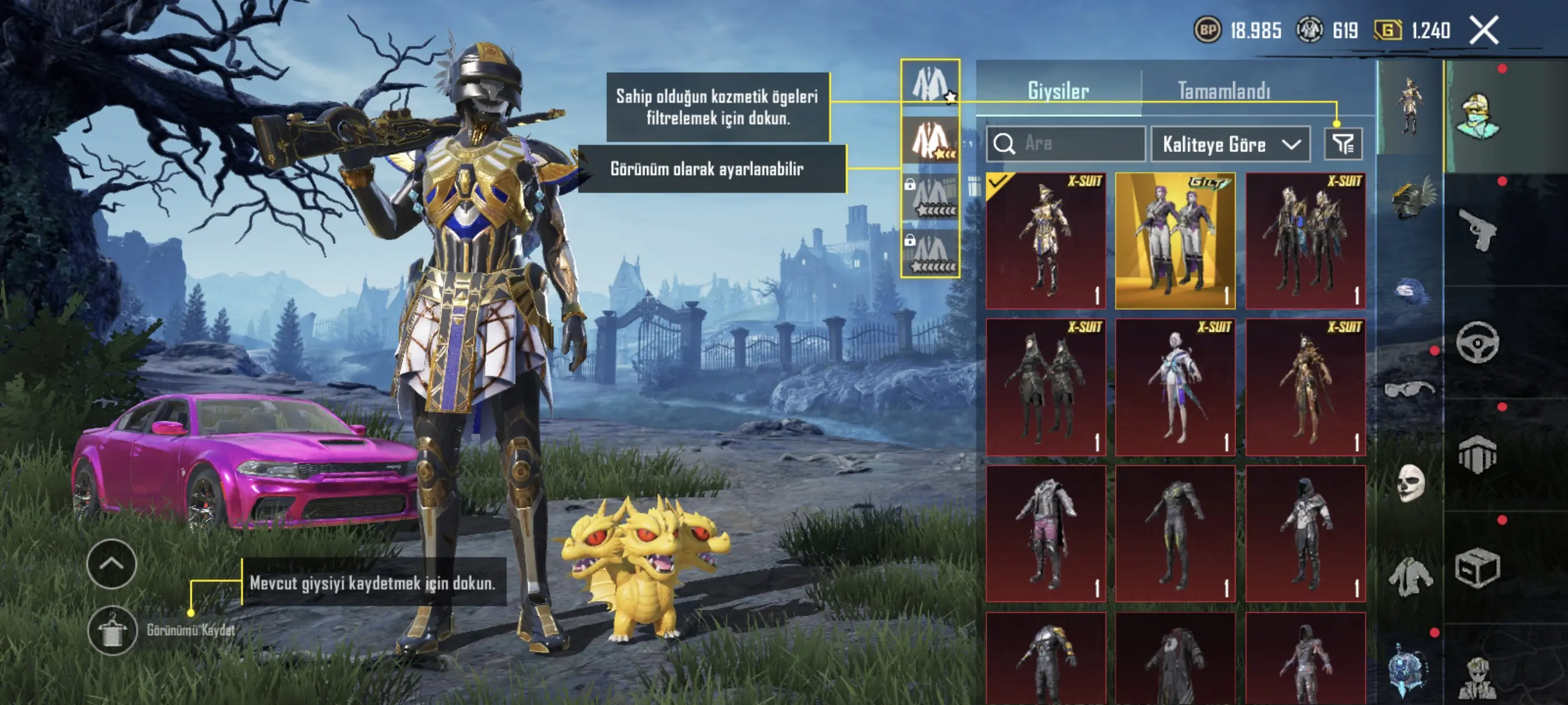Screen dimensions: 1568x705
Task: Switch to the Tamamlandı tab
Action: point(1224,91)
